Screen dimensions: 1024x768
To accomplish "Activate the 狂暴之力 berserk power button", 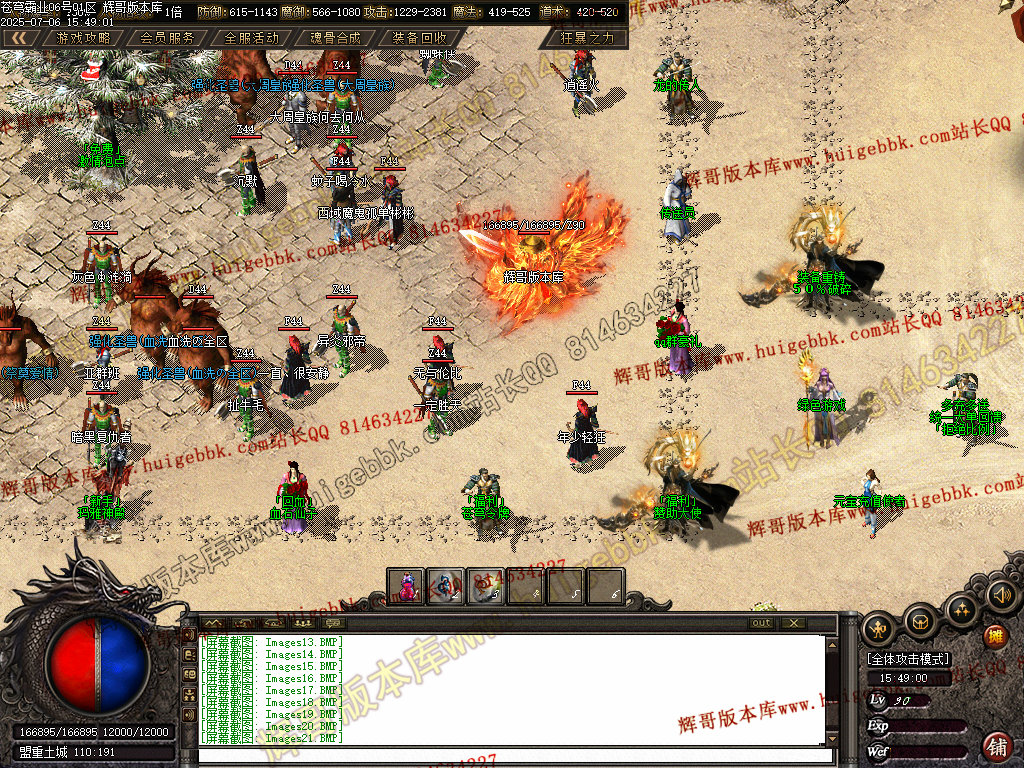I will 587,38.
